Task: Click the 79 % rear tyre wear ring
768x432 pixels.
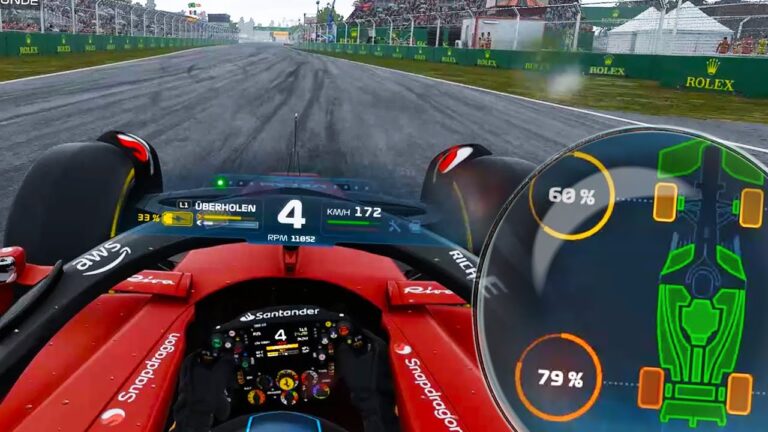Action: [558, 378]
